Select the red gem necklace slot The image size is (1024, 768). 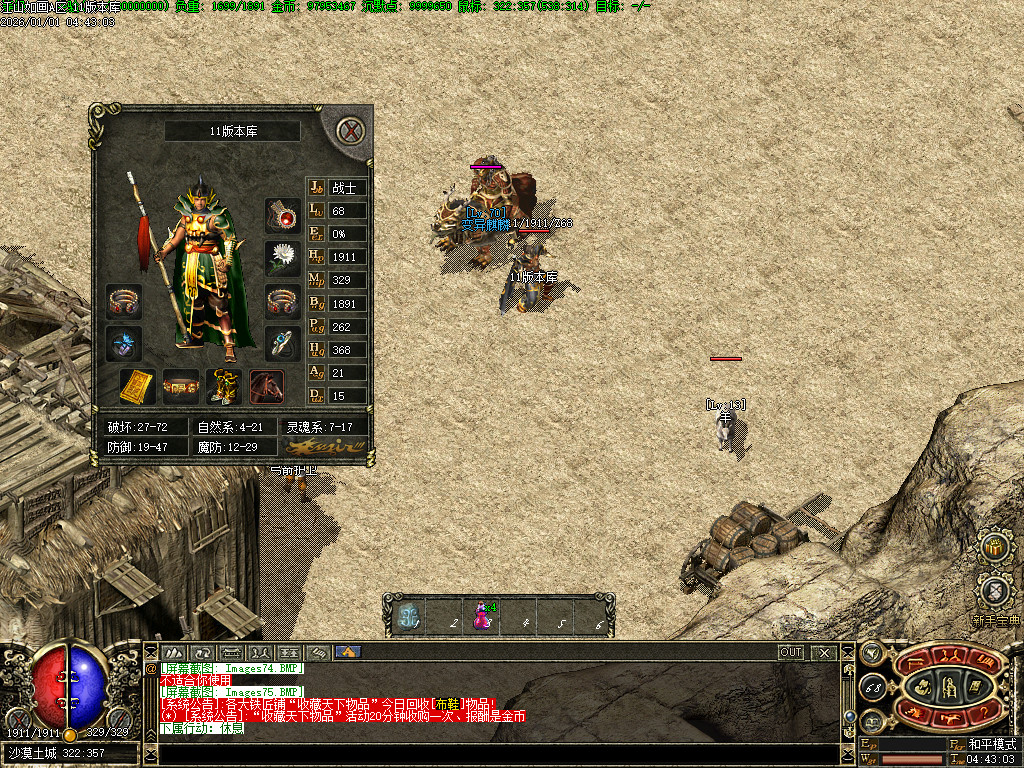click(283, 215)
